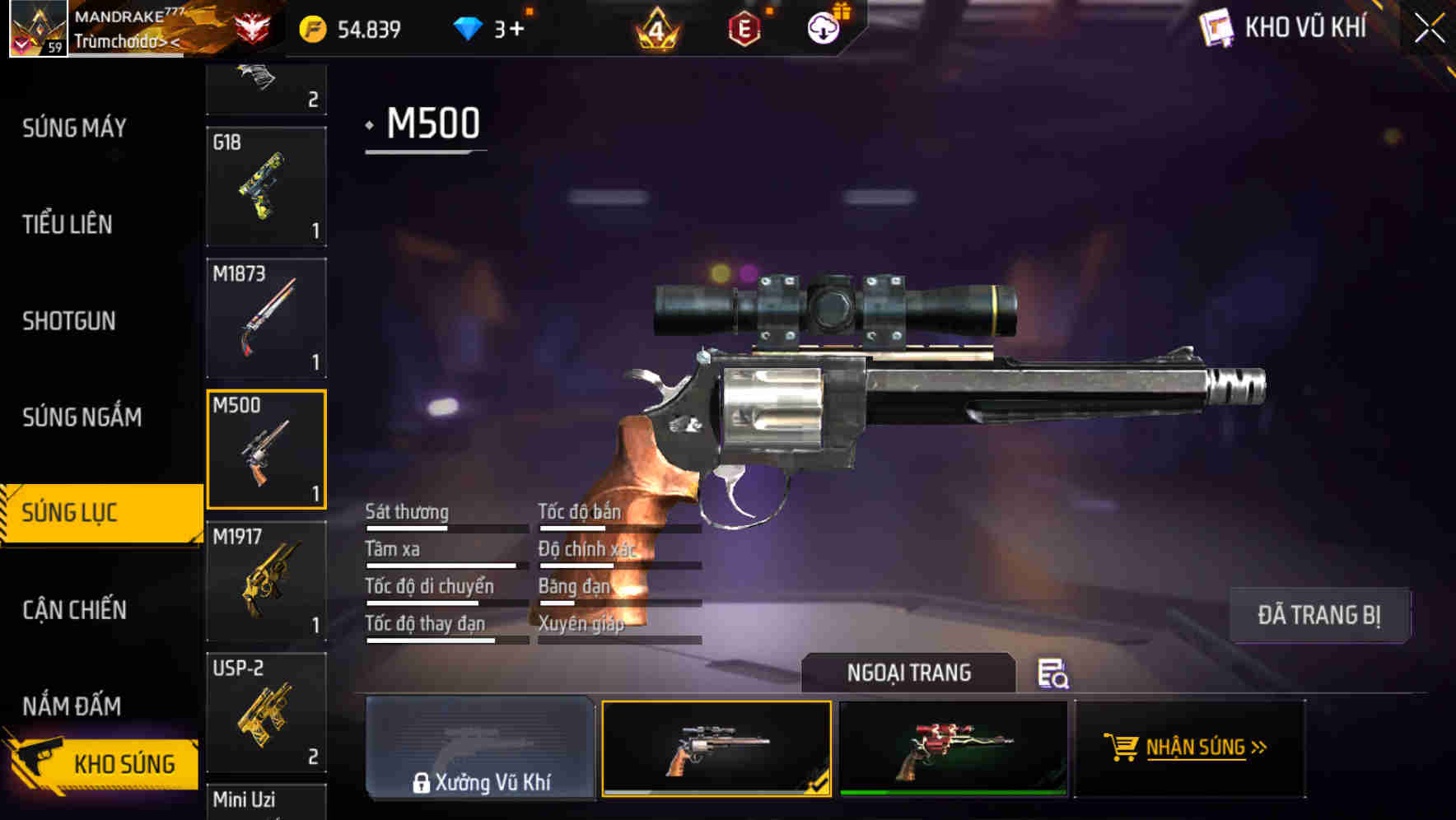Image resolution: width=1456 pixels, height=820 pixels.
Task: Click the diamond currency icon
Action: click(x=469, y=28)
